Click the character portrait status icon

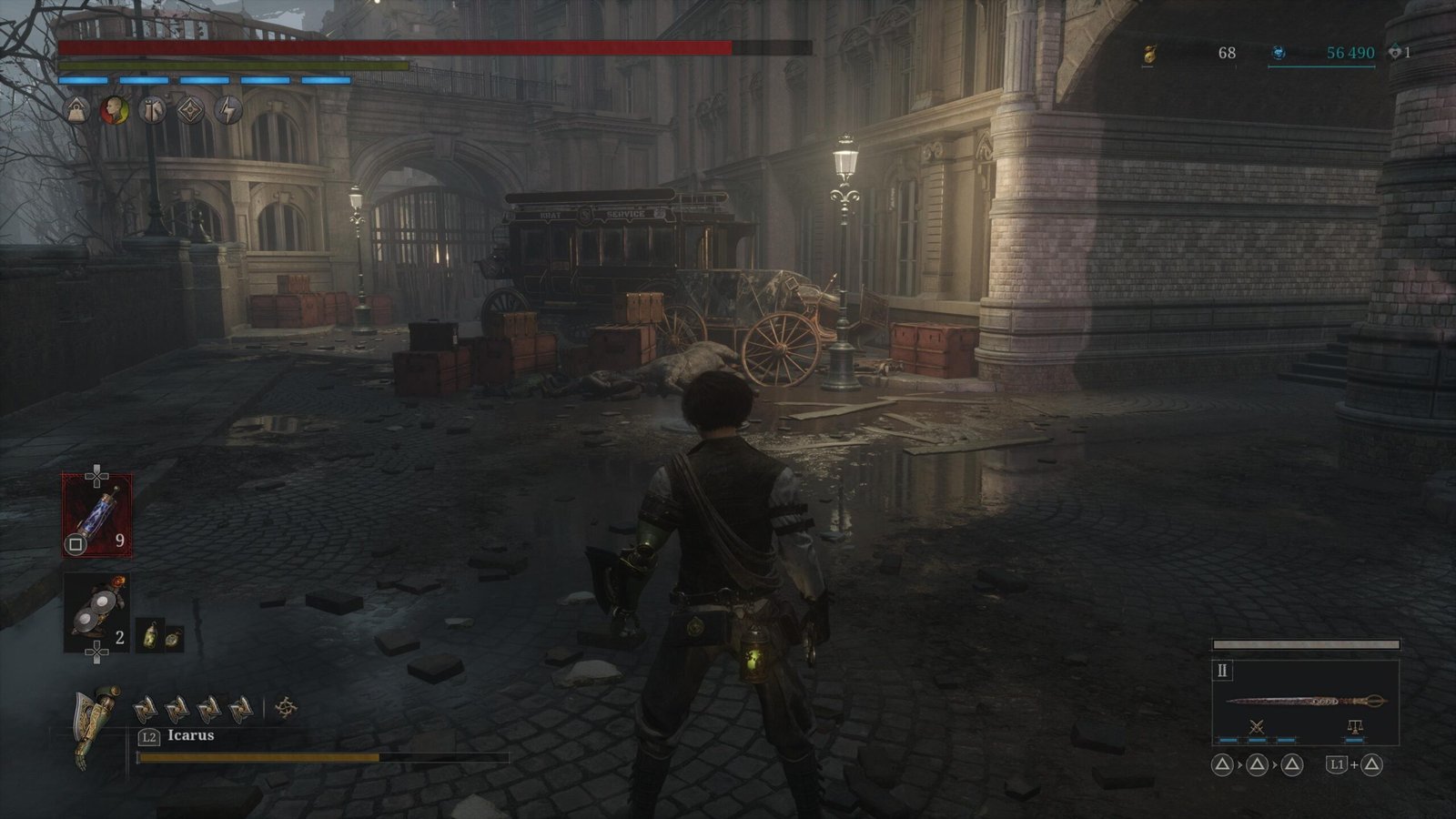coord(114,110)
